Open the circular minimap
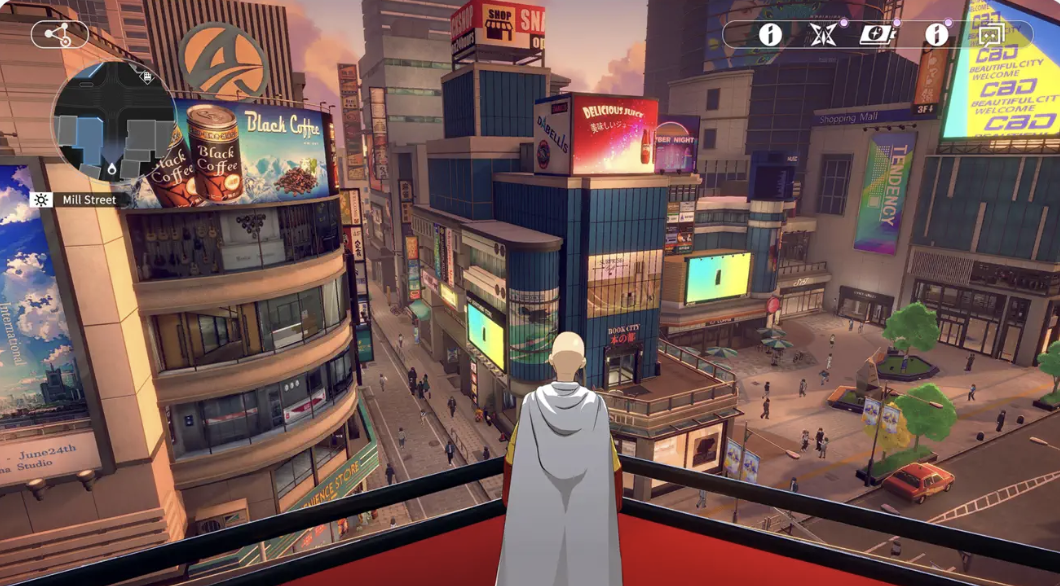This screenshot has width=1060, height=586. click(x=113, y=122)
